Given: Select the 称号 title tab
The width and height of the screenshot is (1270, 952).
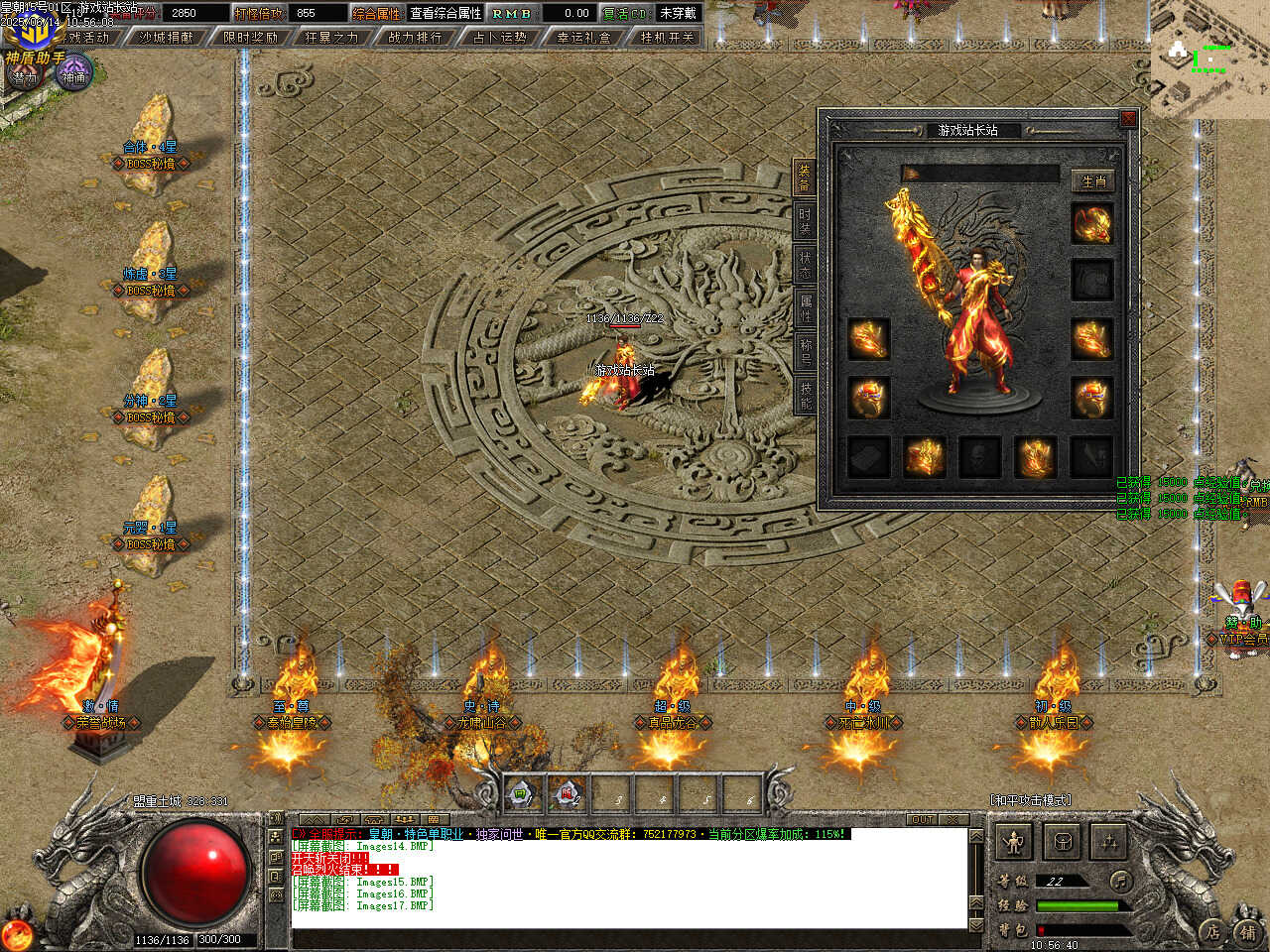Looking at the screenshot, I should coord(805,352).
